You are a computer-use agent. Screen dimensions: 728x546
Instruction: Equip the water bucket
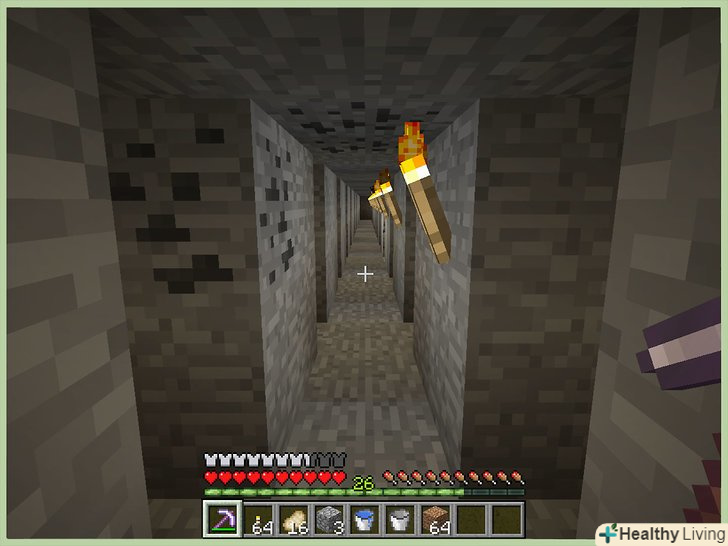point(364,520)
